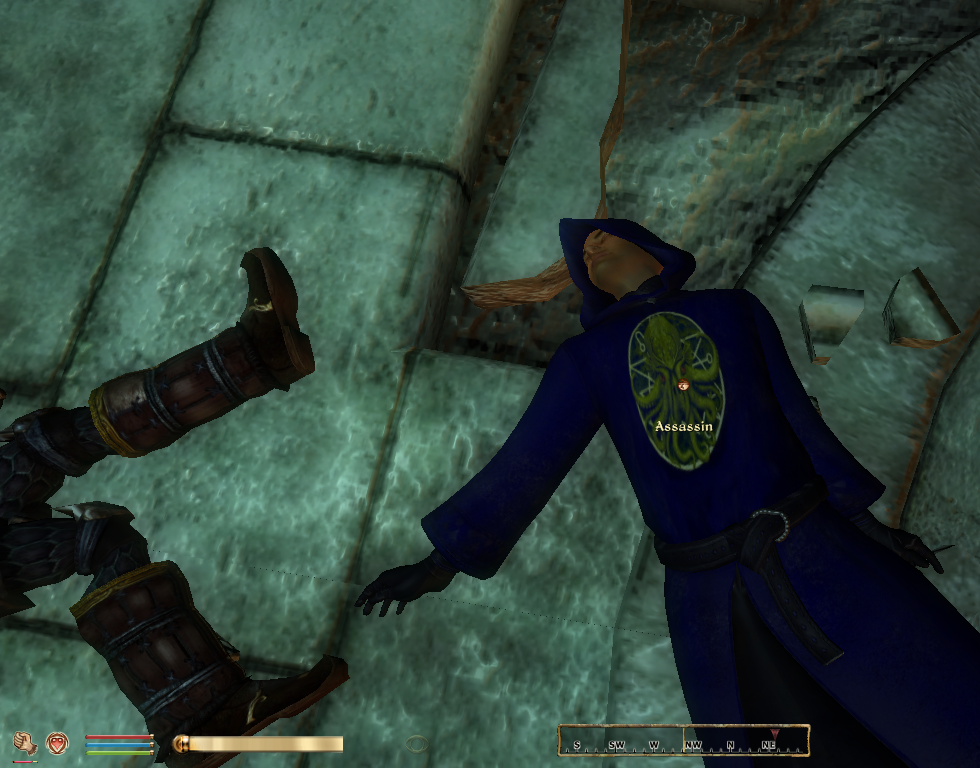Select the heart spell icon
Image resolution: width=980 pixels, height=768 pixels.
pos(57,743)
